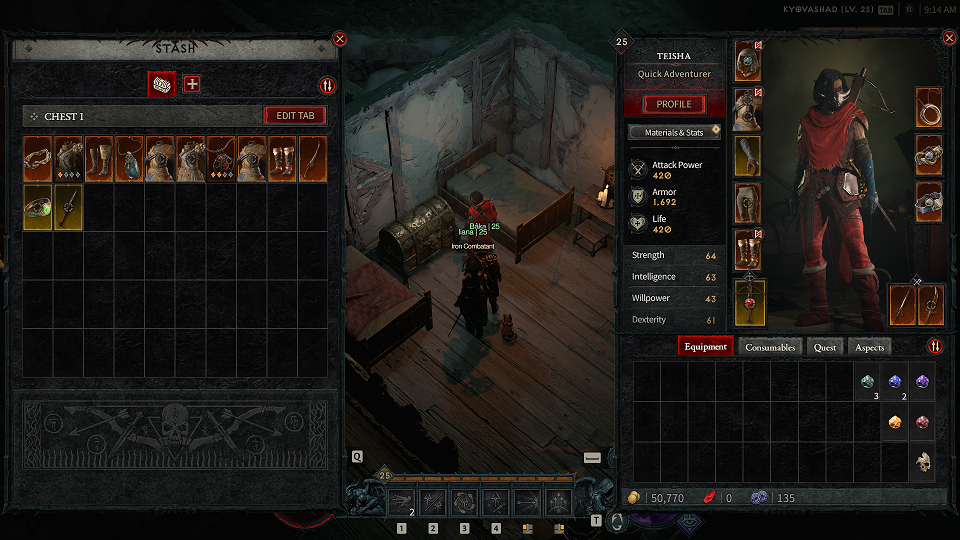Select the skull item in inventory
The height and width of the screenshot is (540, 960).
click(923, 462)
